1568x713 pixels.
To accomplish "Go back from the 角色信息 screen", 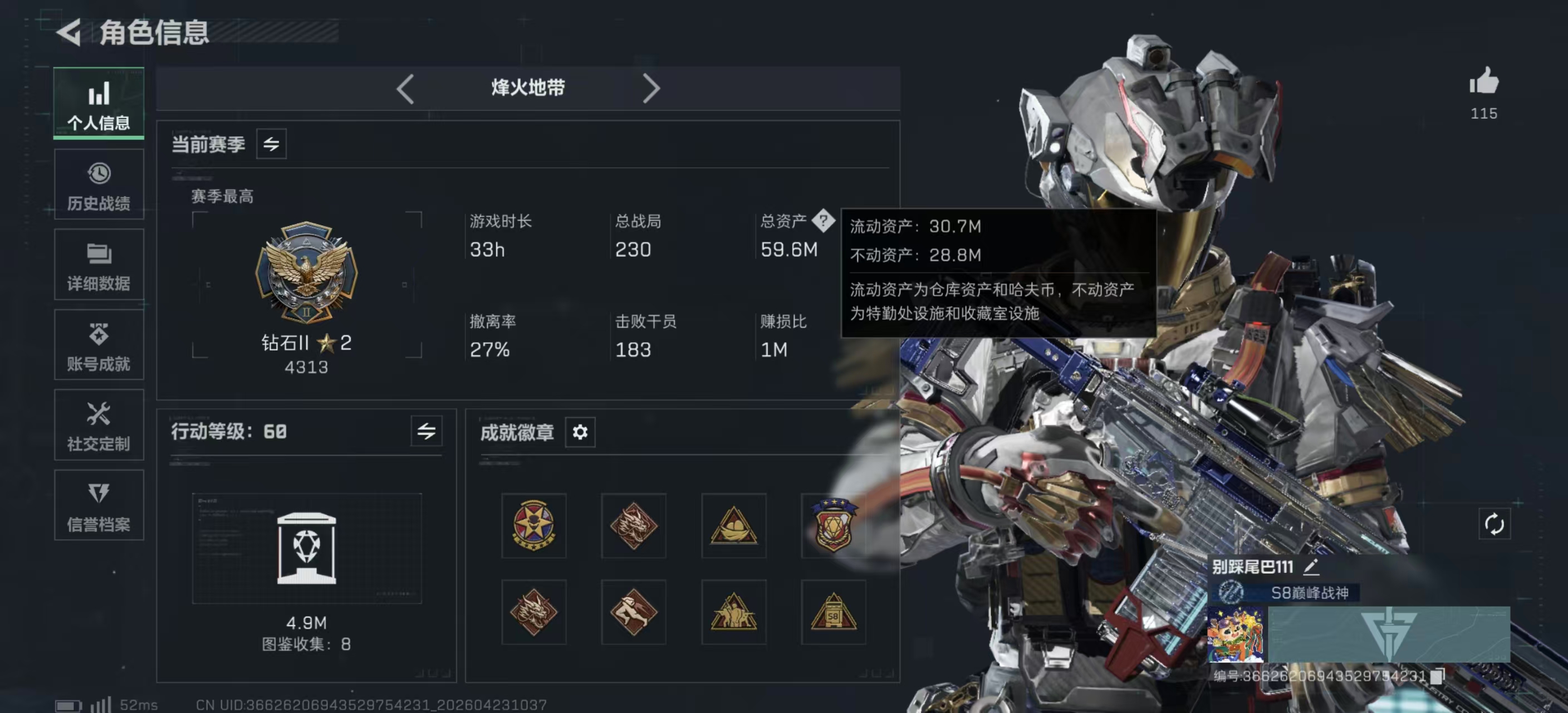I will (70, 32).
